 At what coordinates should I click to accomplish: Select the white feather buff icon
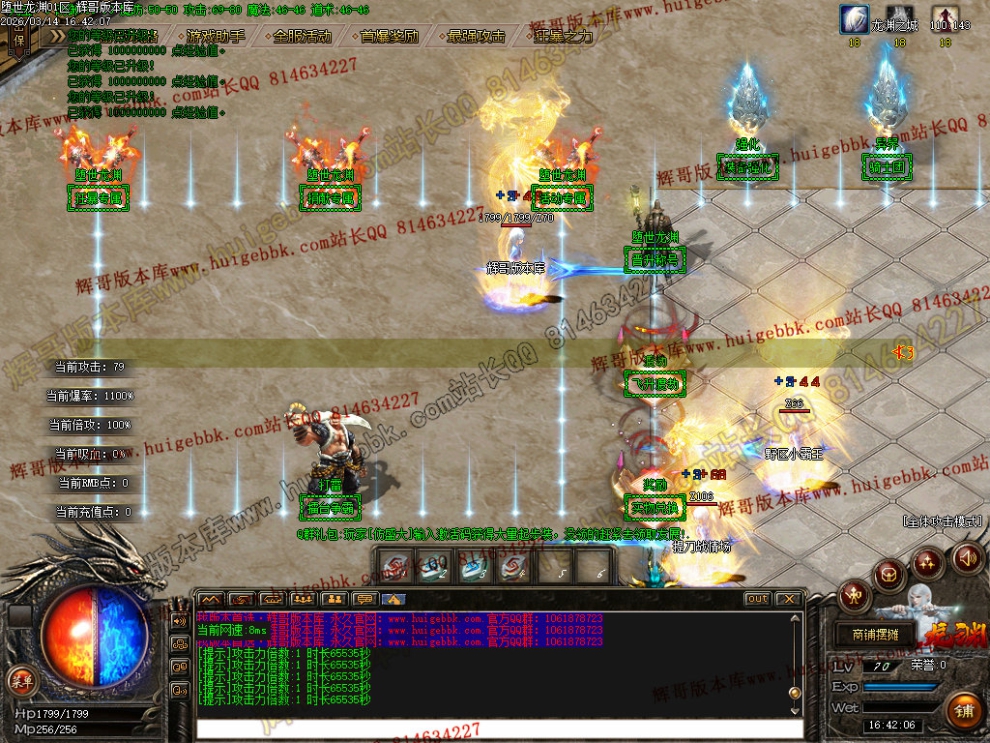click(x=855, y=20)
